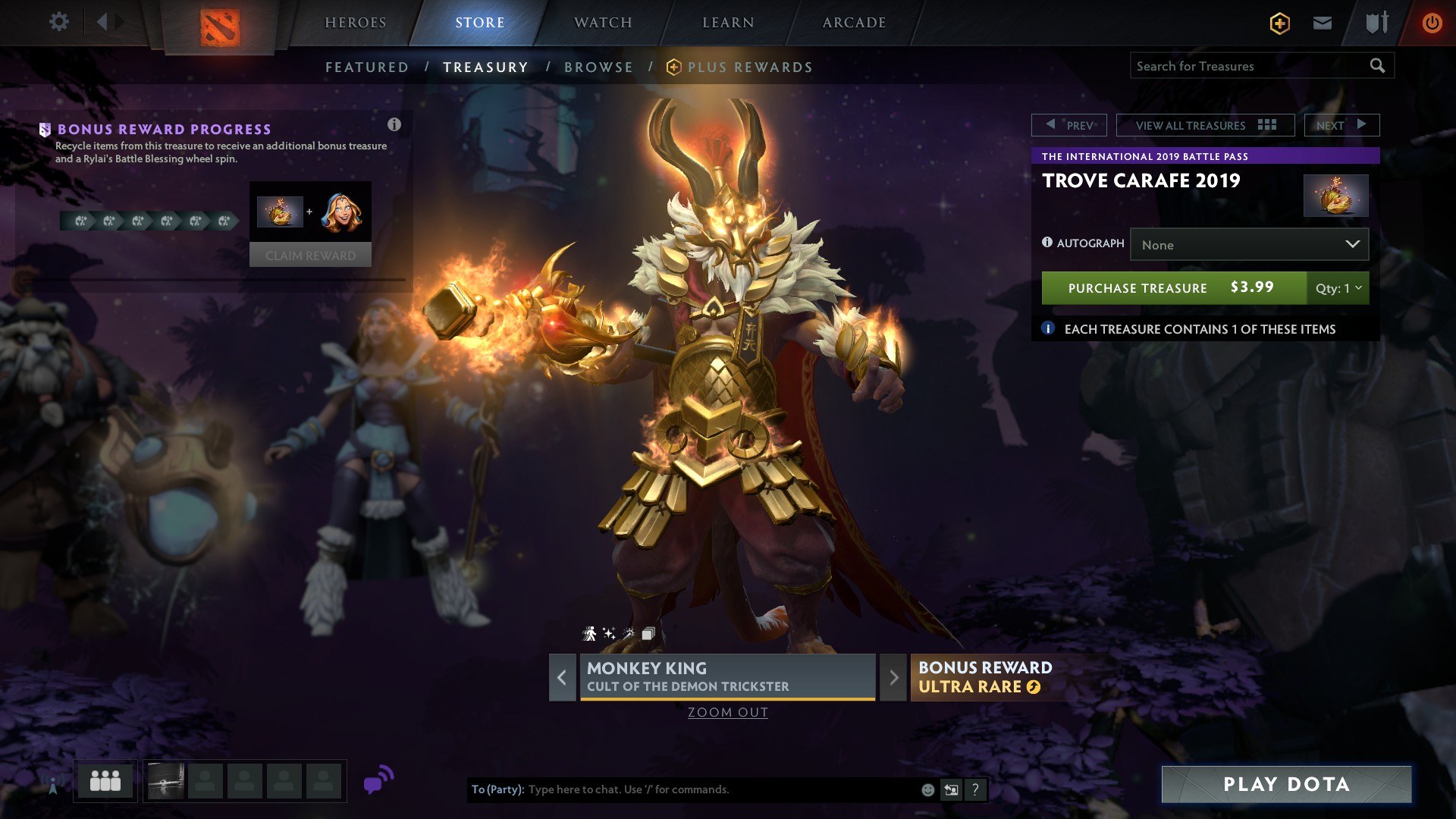This screenshot has width=1456, height=819.
Task: Click the party chat input box
Action: pyautogui.click(x=720, y=789)
